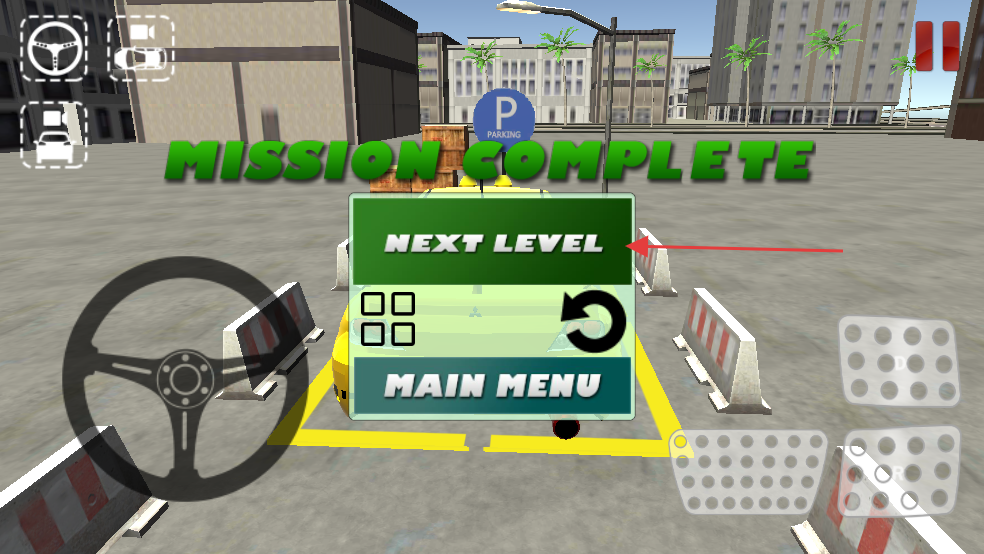Continue to the Next Level
984x554 pixels.
click(x=492, y=241)
